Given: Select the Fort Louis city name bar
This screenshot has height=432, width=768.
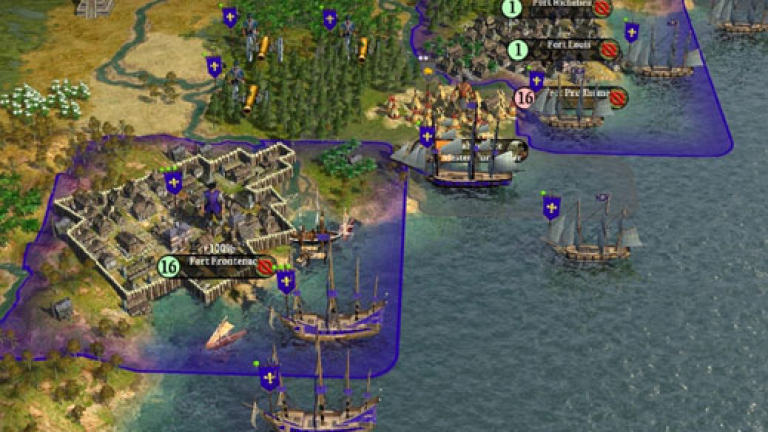Looking at the screenshot, I should coord(560,48).
